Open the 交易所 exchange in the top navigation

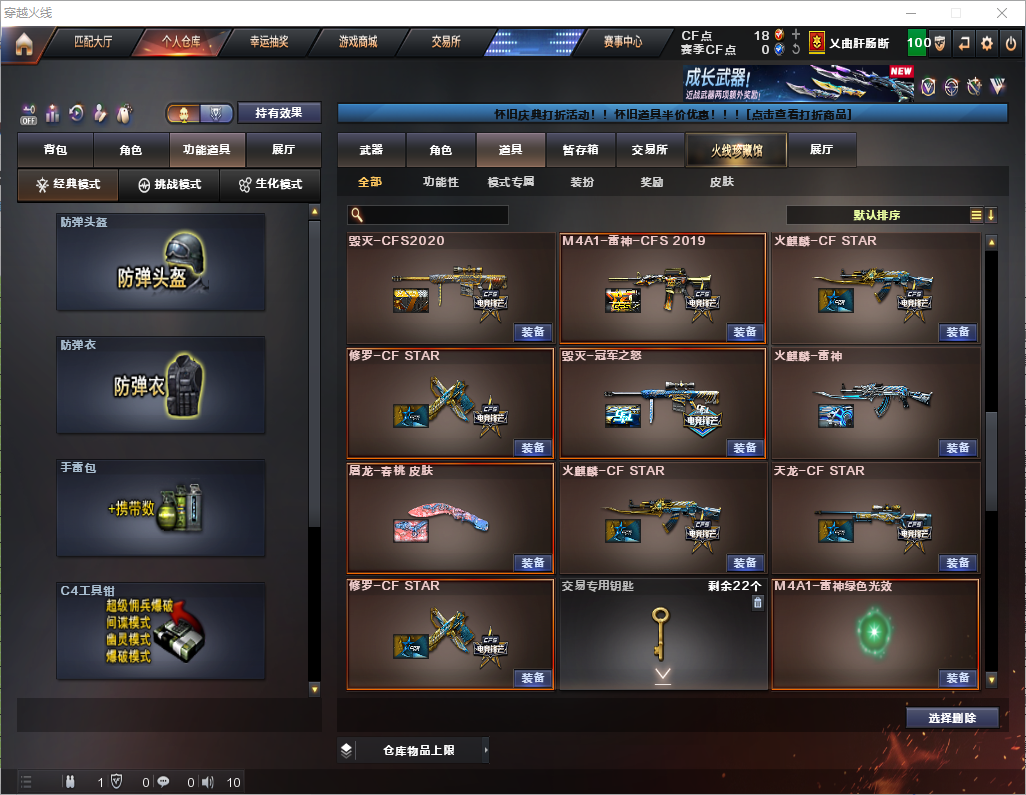point(446,43)
